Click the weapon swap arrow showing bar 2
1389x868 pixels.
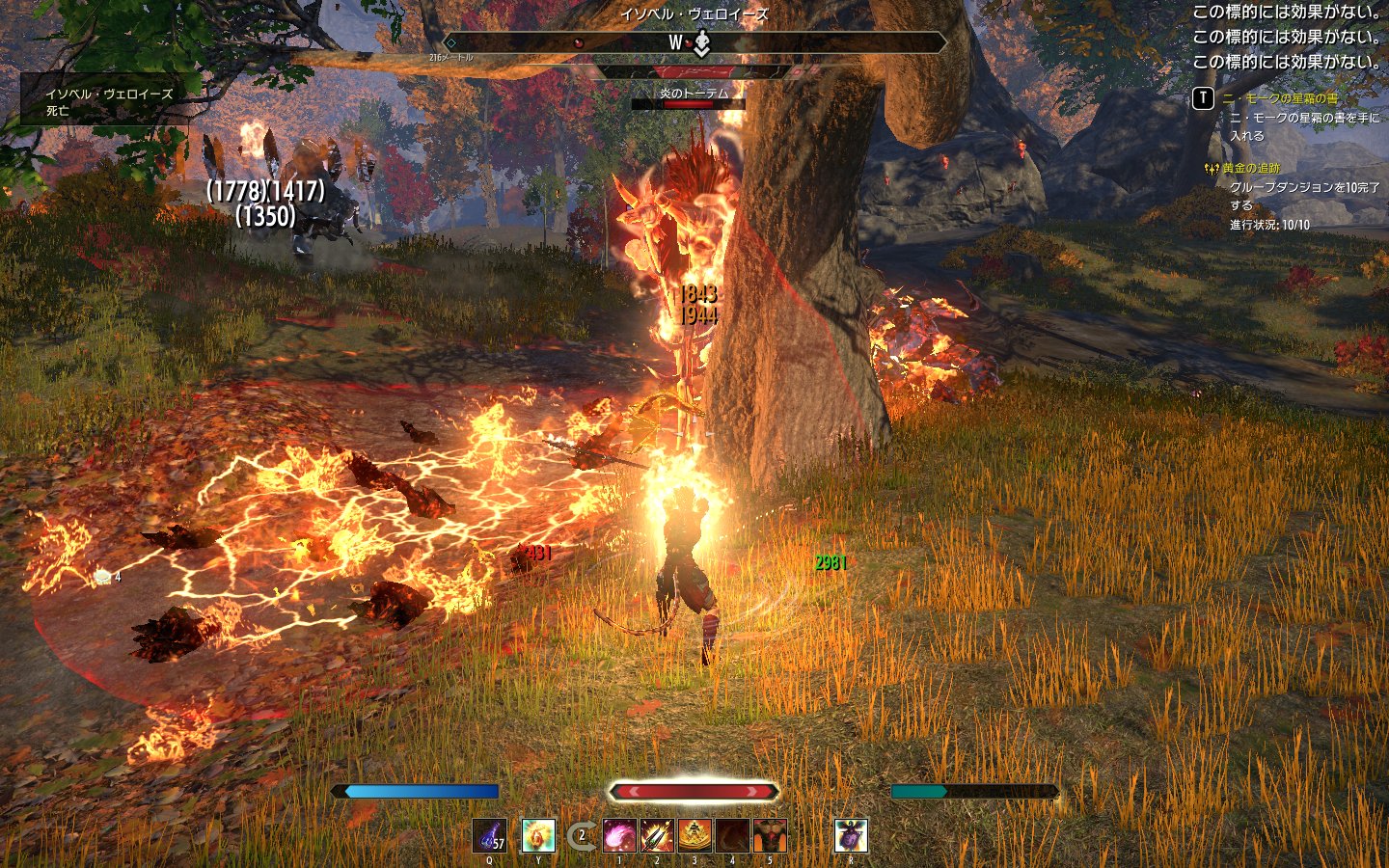(x=581, y=836)
